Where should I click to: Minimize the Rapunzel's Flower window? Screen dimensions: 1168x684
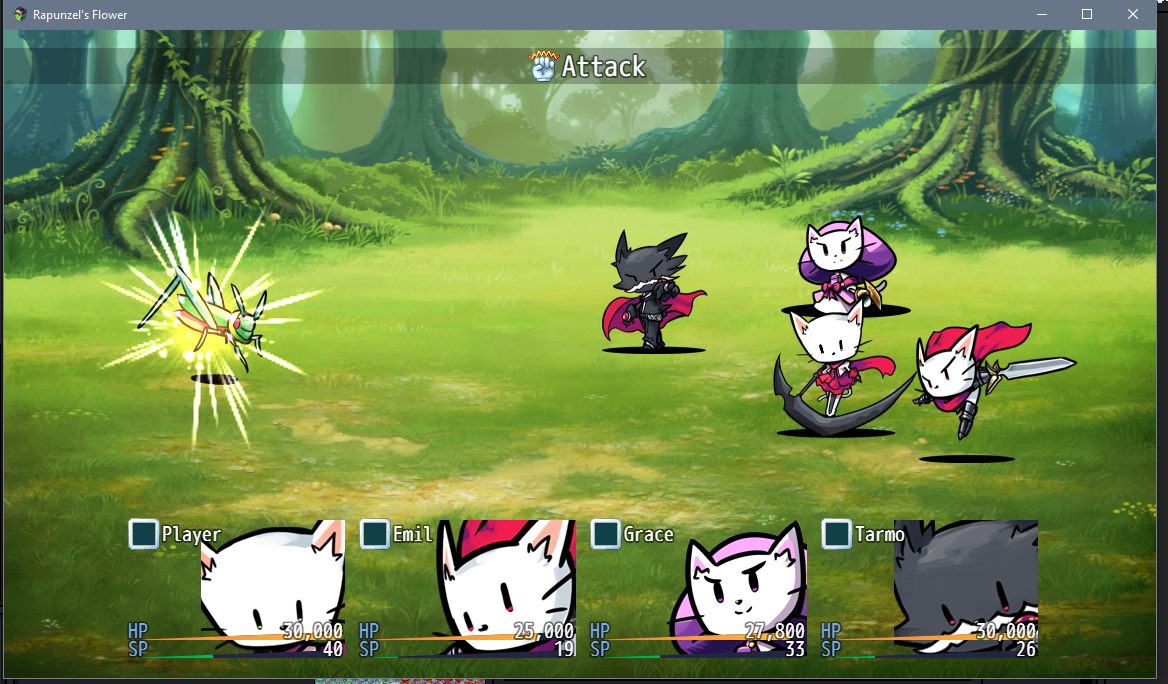point(1041,15)
